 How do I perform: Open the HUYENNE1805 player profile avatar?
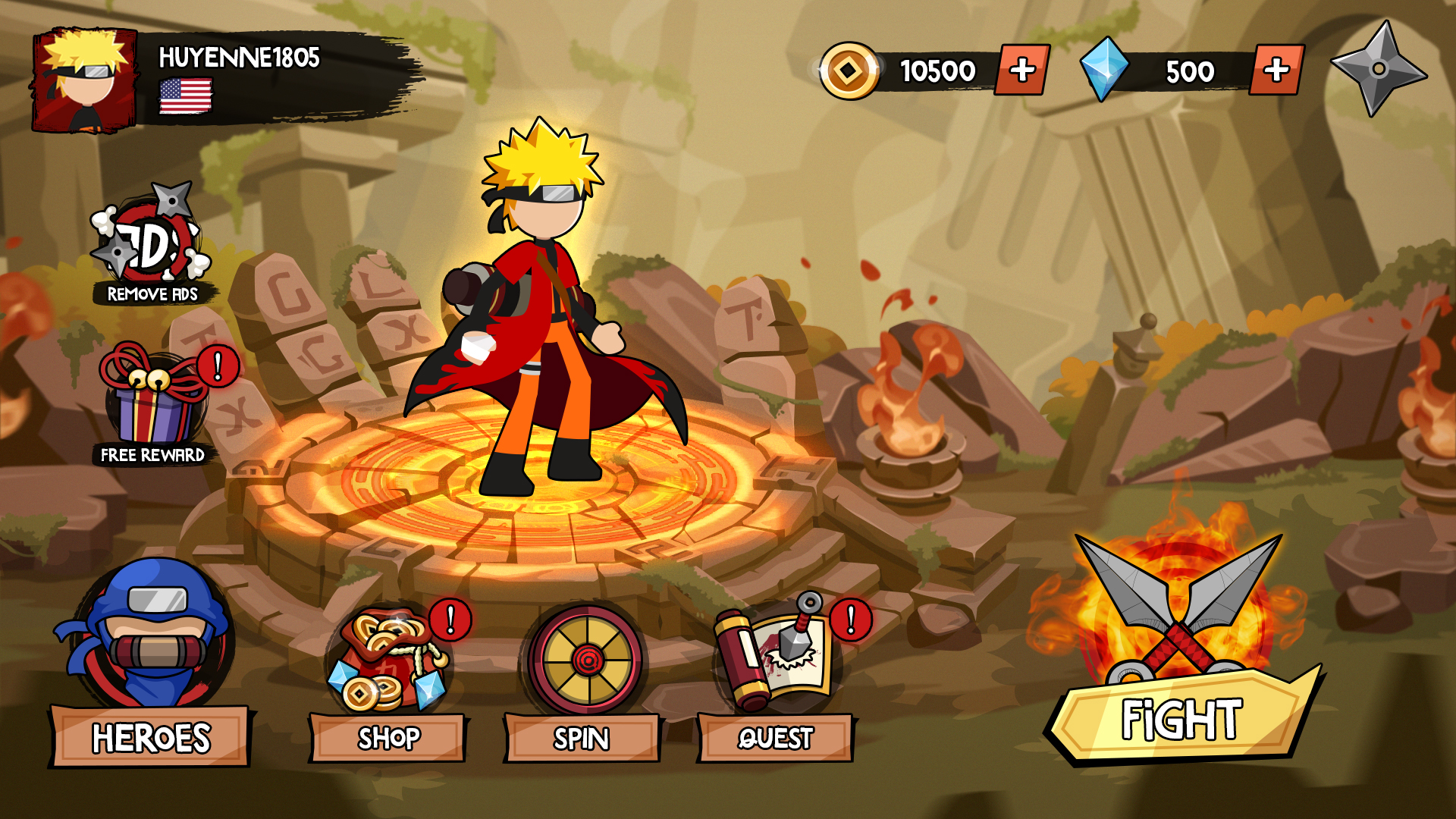[x=85, y=80]
